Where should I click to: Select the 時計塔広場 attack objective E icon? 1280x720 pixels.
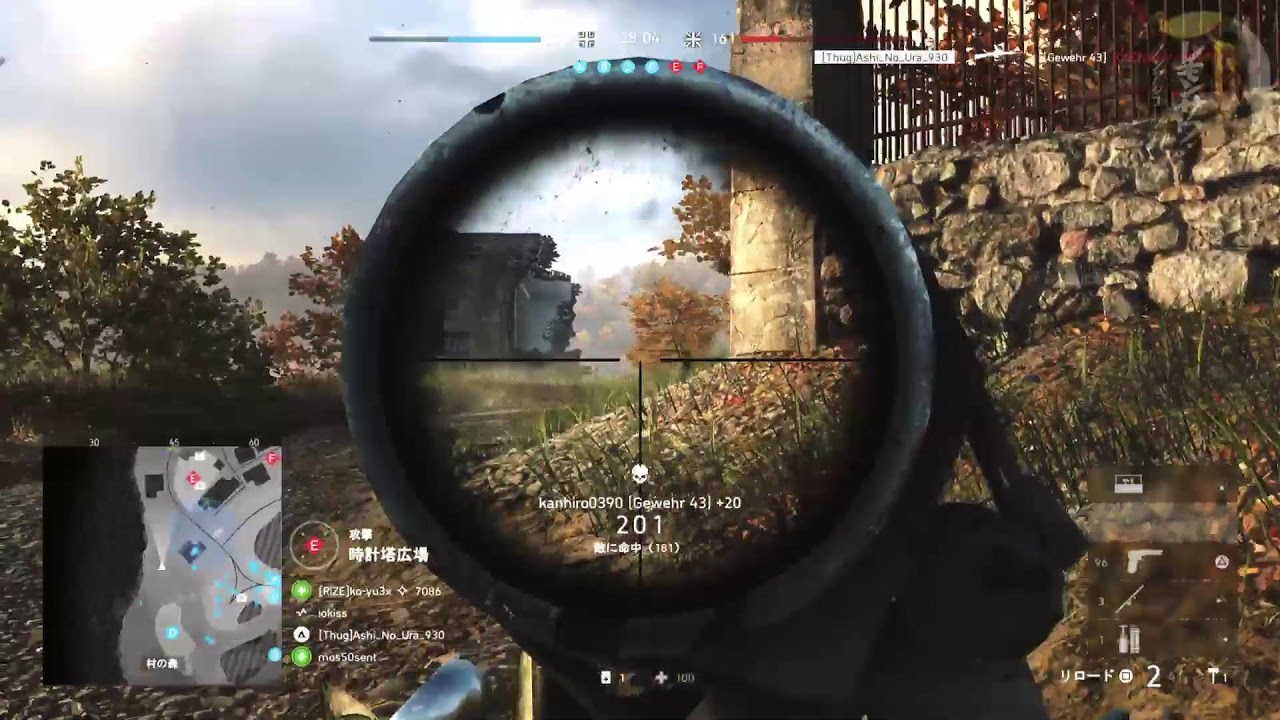pos(314,545)
